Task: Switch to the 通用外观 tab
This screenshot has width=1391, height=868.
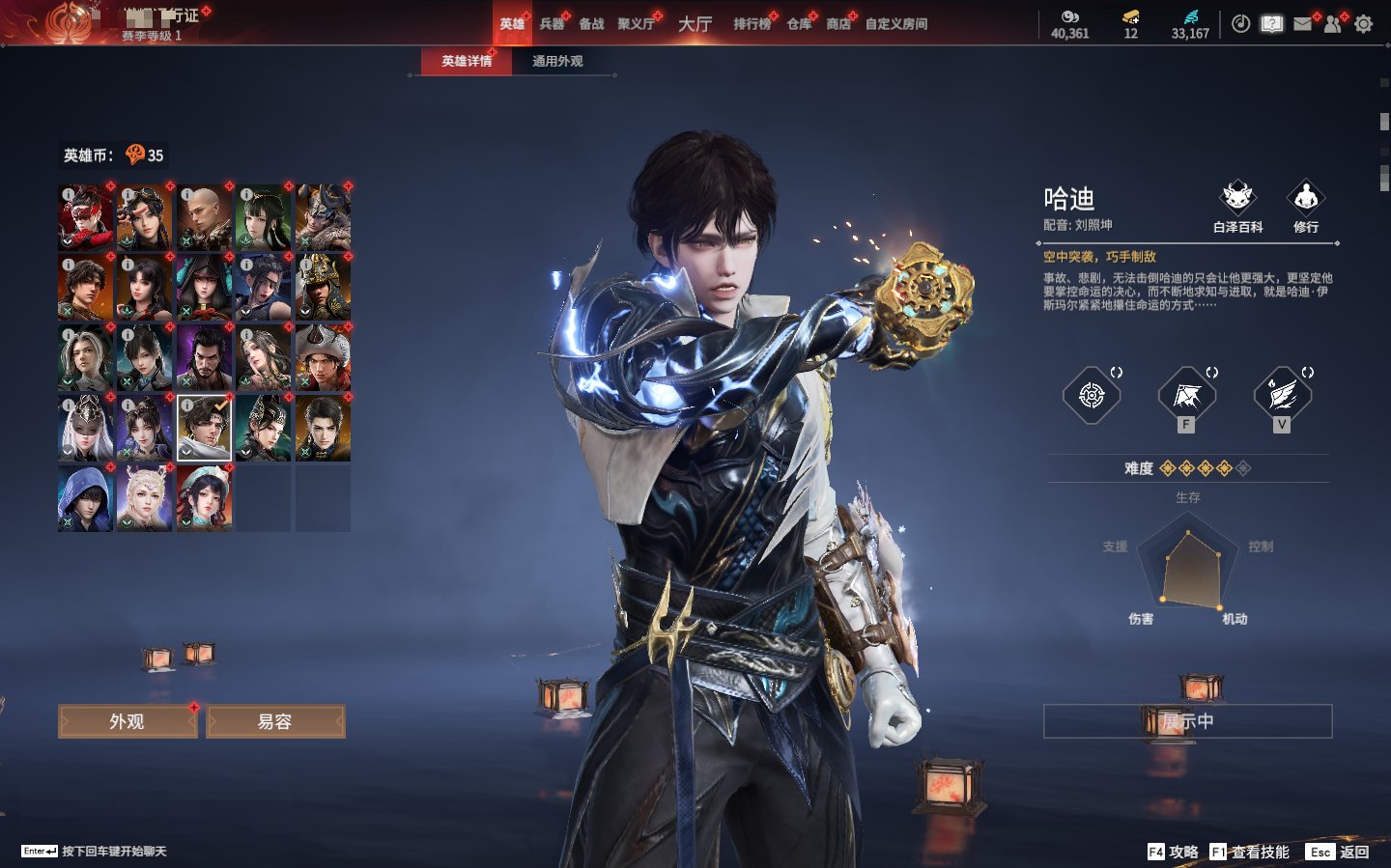Action: coord(557,61)
